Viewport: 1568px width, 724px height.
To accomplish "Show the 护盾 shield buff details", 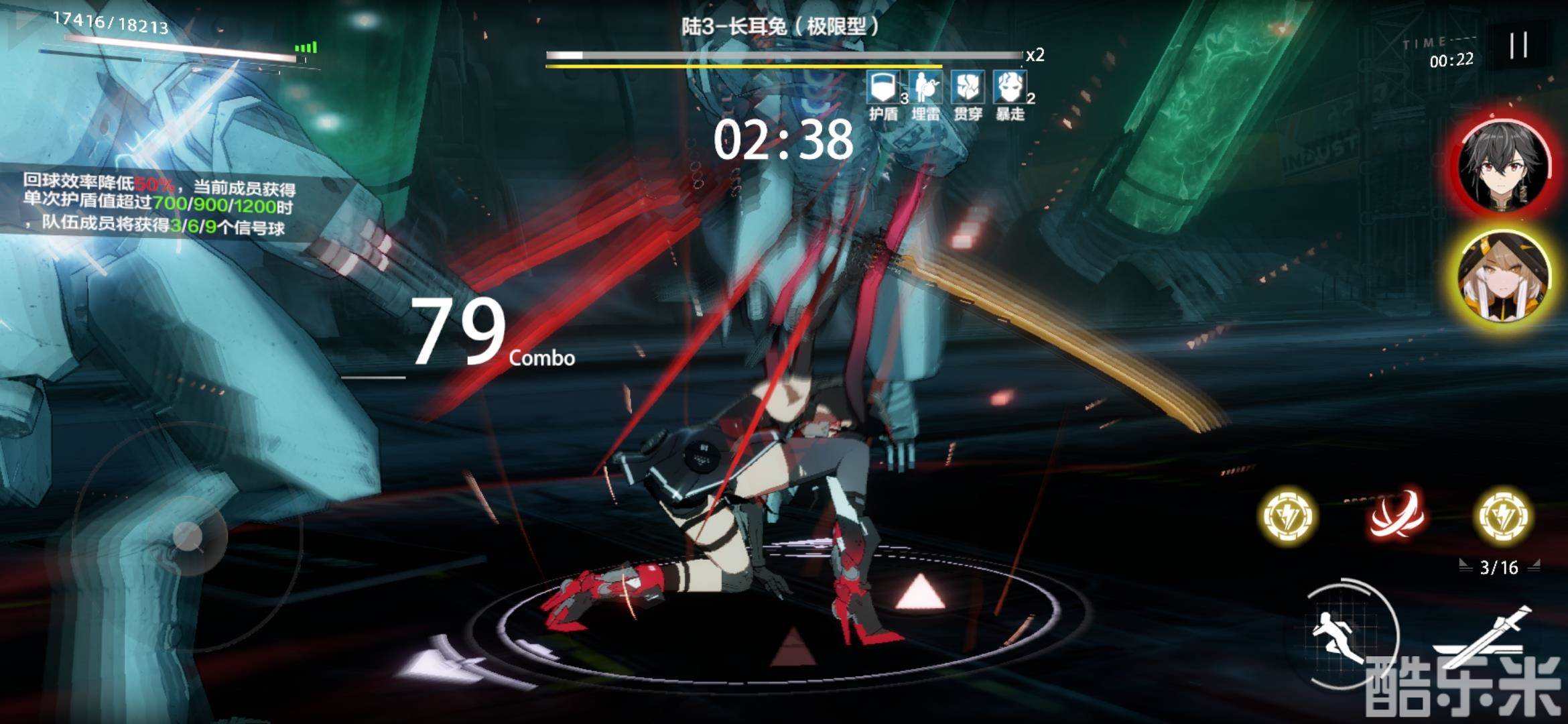I will pyautogui.click(x=883, y=88).
